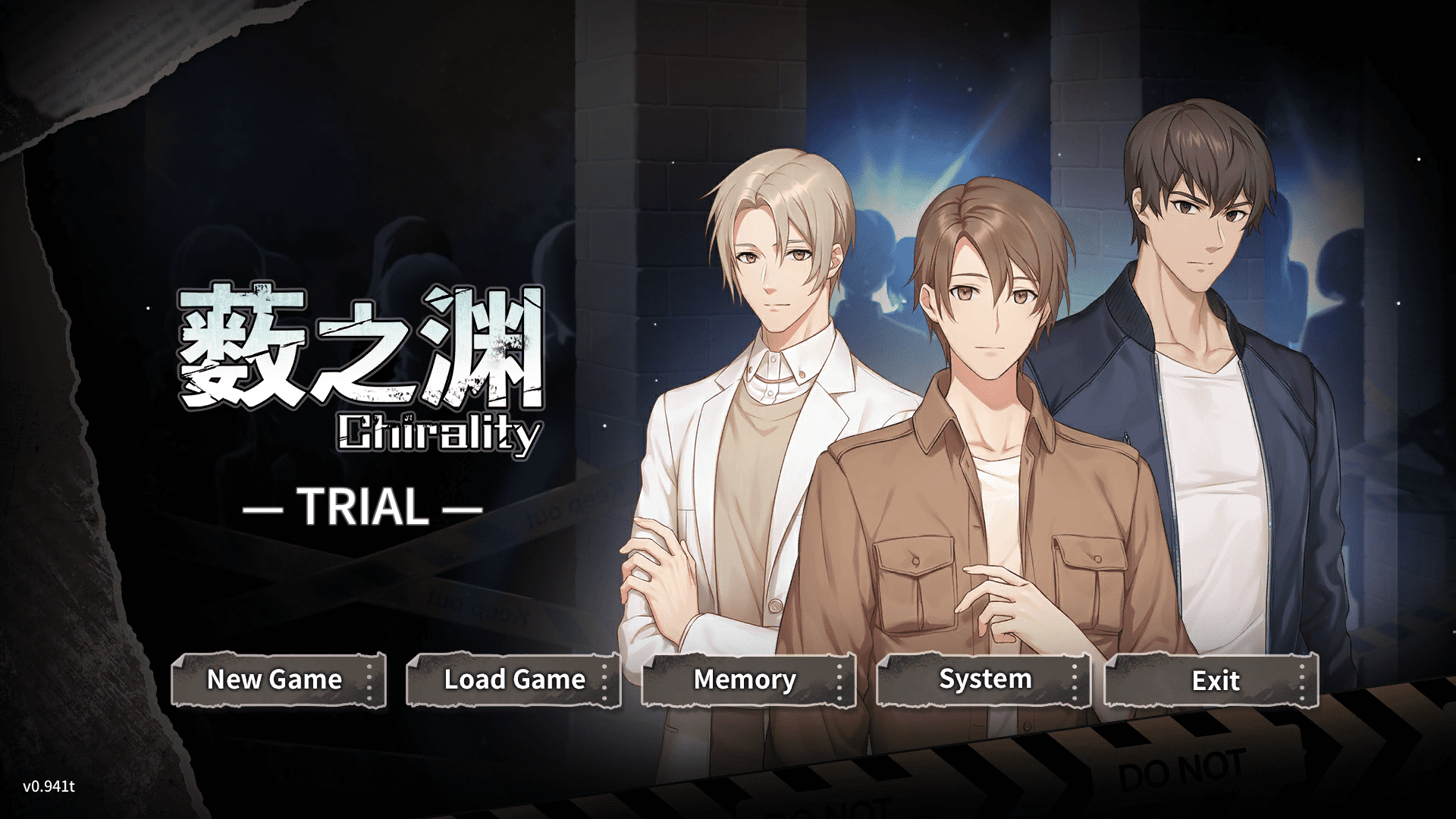Click the dotted edge of System button
Viewport: 1456px width, 819px height.
pyautogui.click(x=1075, y=680)
